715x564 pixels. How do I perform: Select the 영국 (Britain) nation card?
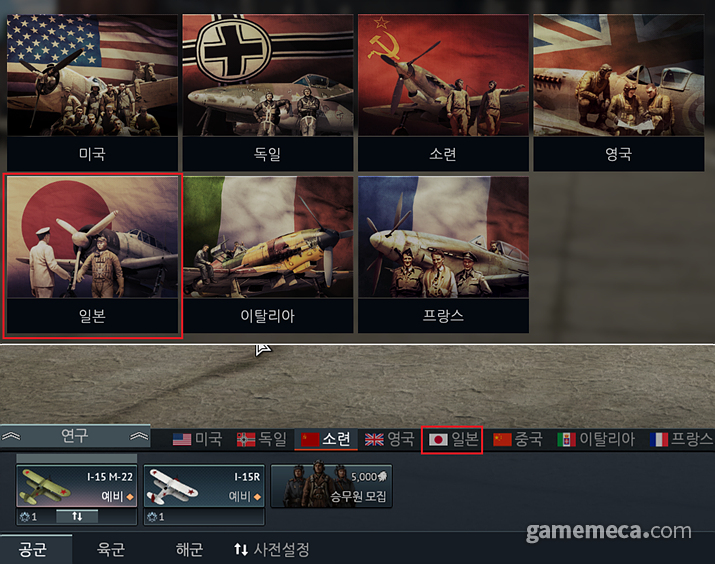tap(618, 90)
